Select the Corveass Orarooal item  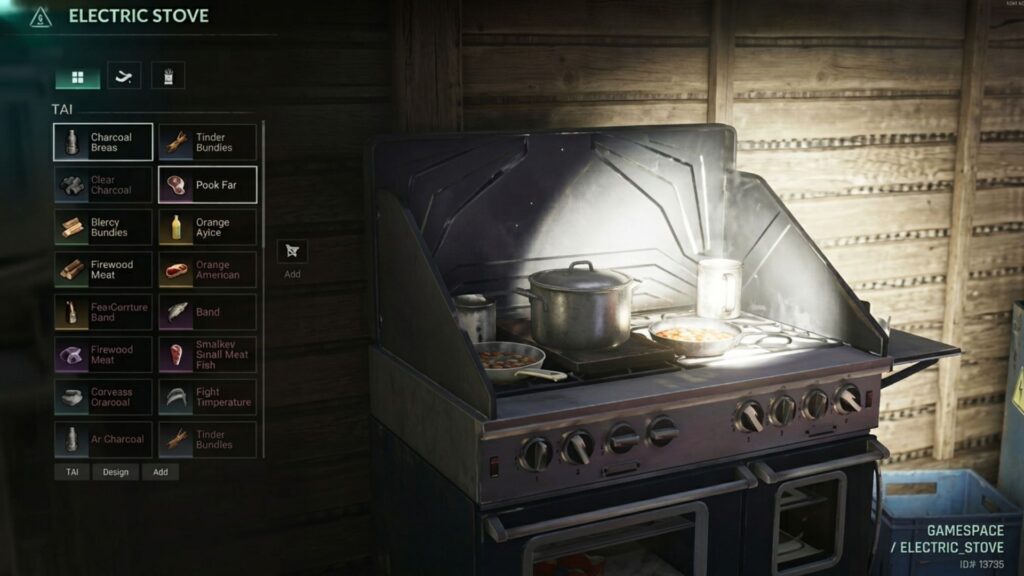point(103,397)
